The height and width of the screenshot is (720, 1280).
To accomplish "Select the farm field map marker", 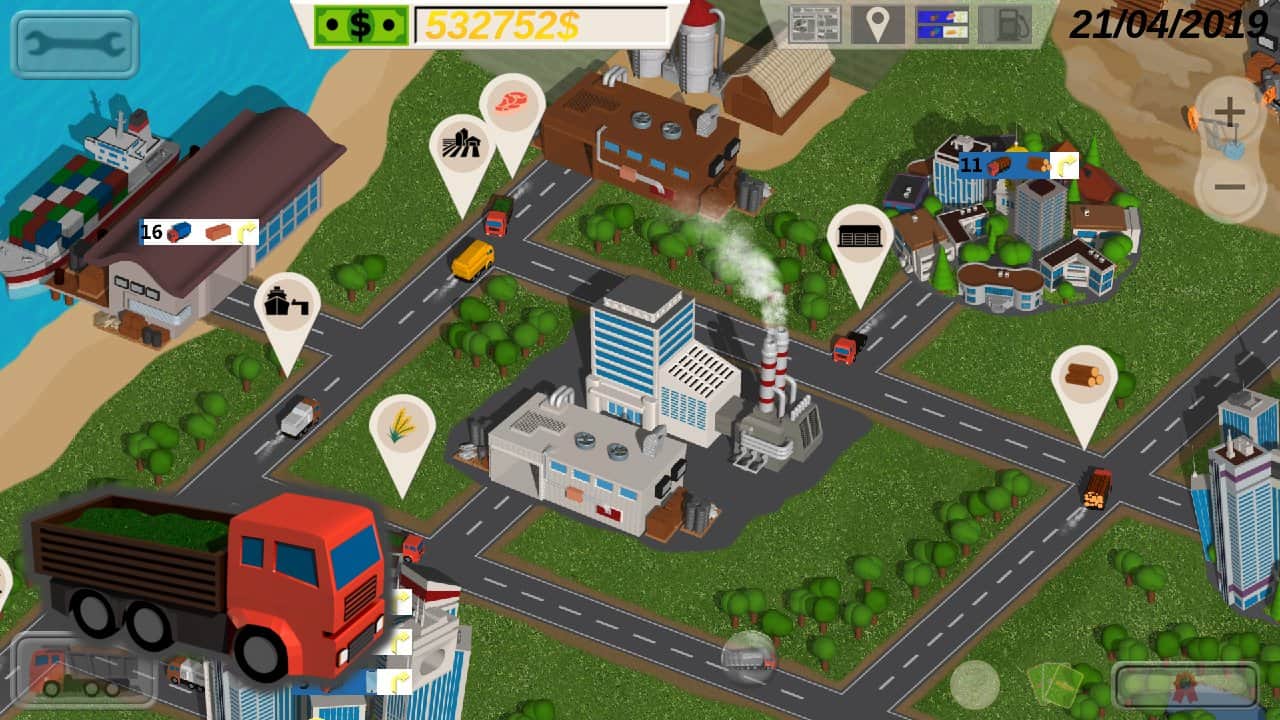I will tap(462, 147).
